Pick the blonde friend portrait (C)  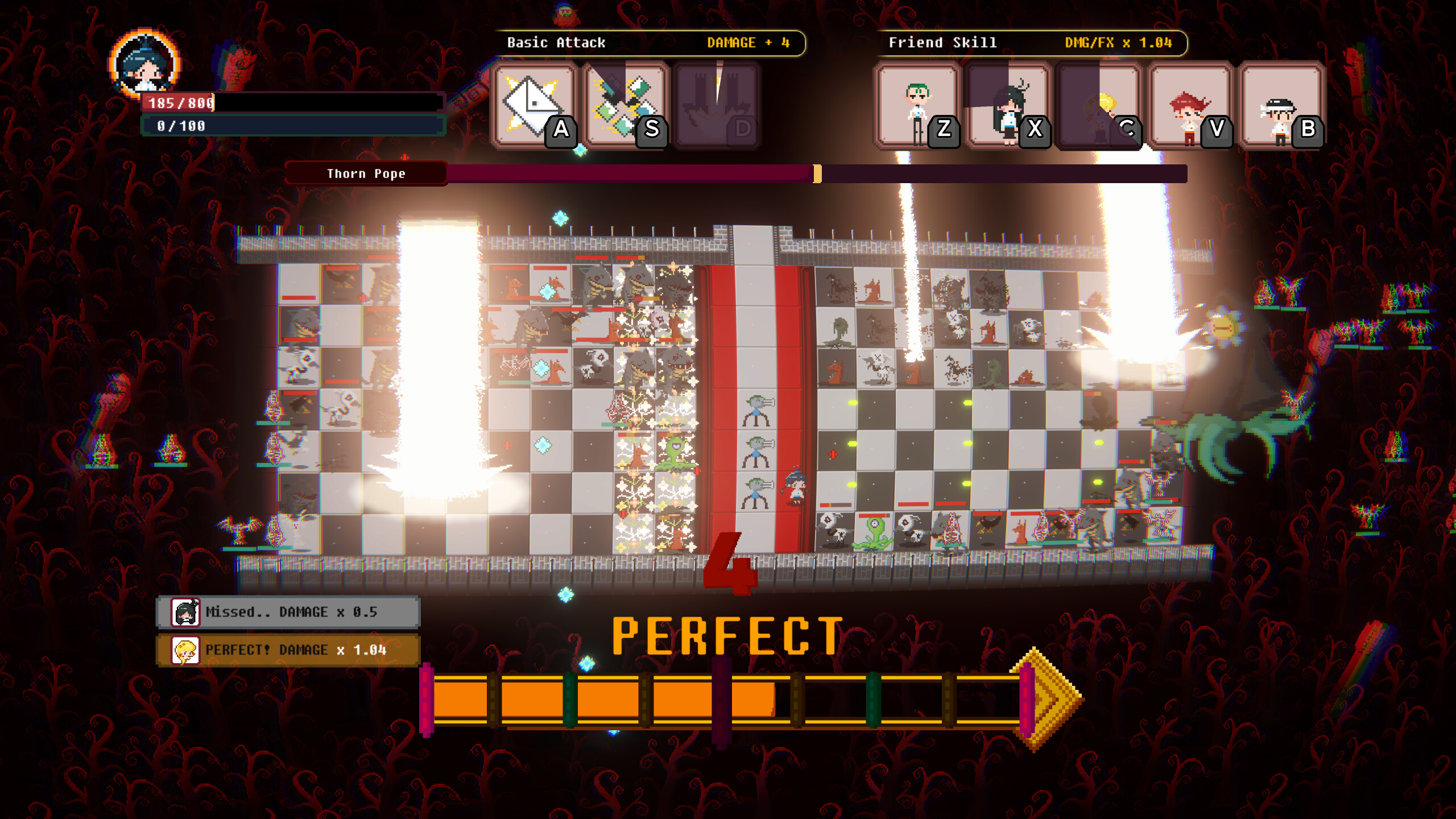tap(1098, 105)
